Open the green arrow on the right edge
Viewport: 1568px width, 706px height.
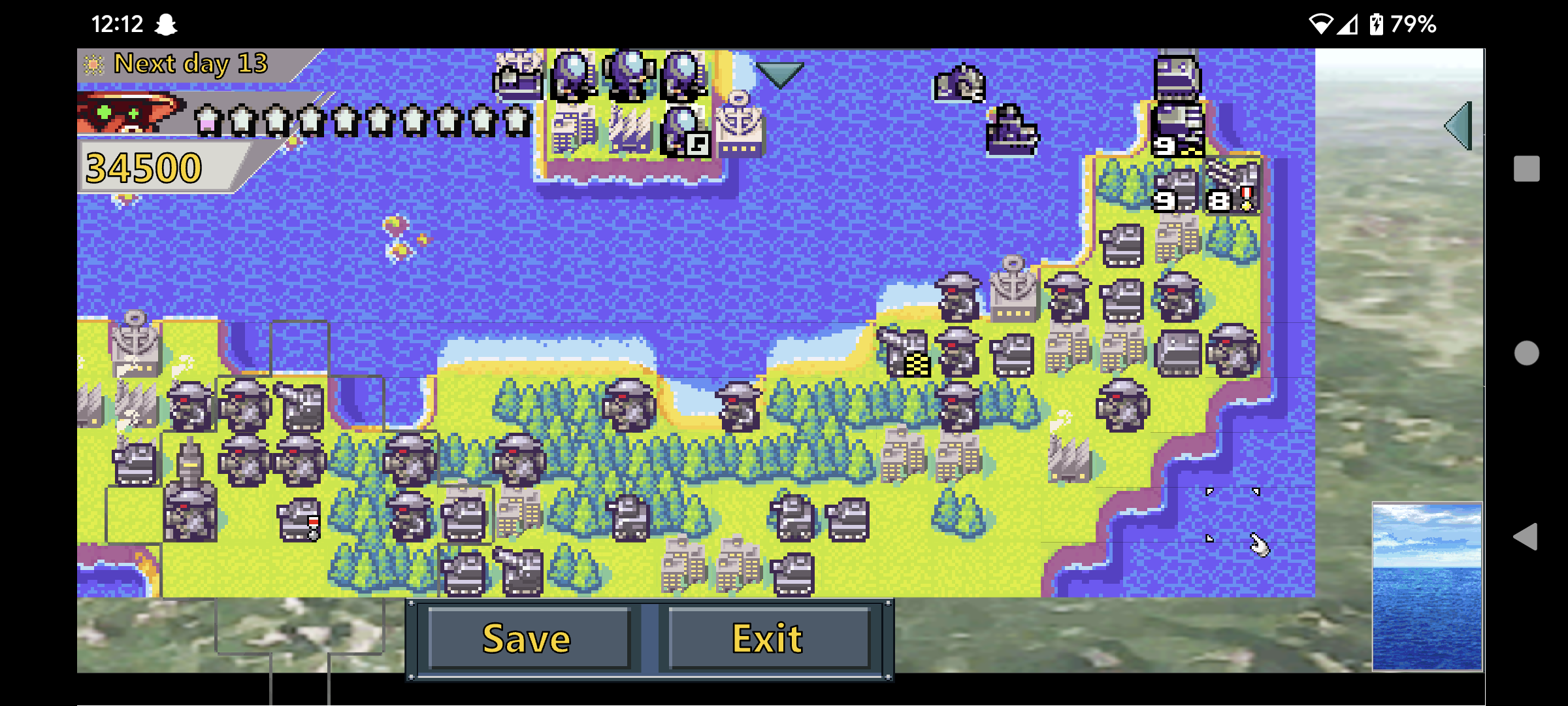[x=1457, y=124]
